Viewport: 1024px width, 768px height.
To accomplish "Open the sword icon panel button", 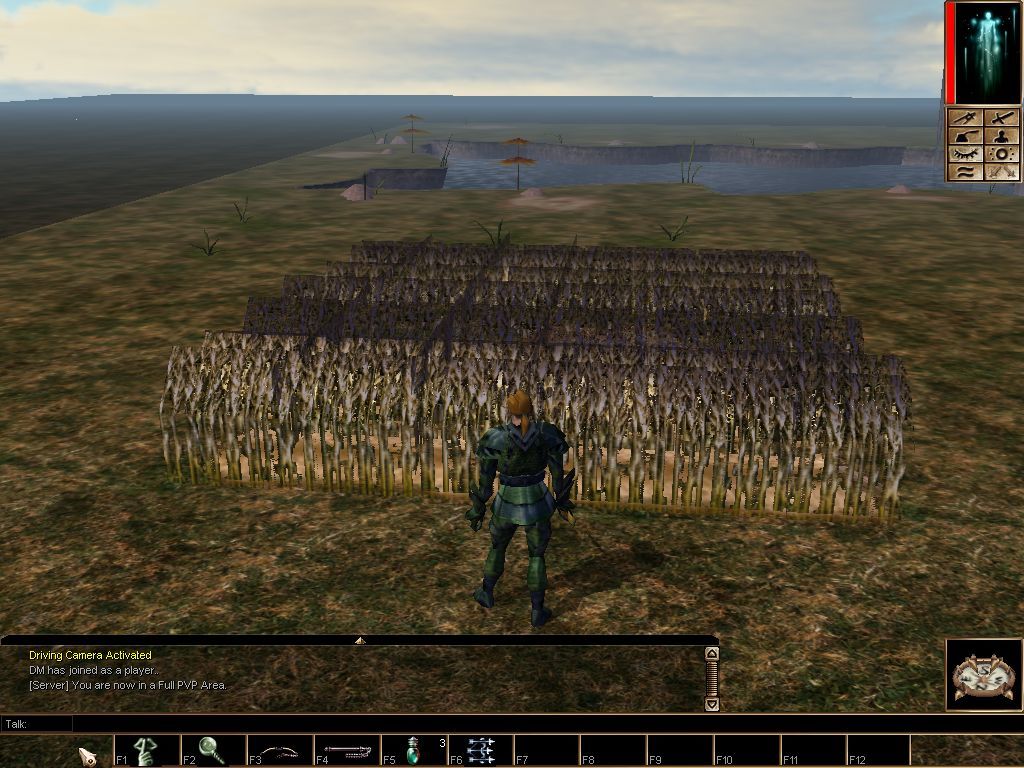I will (1002, 118).
